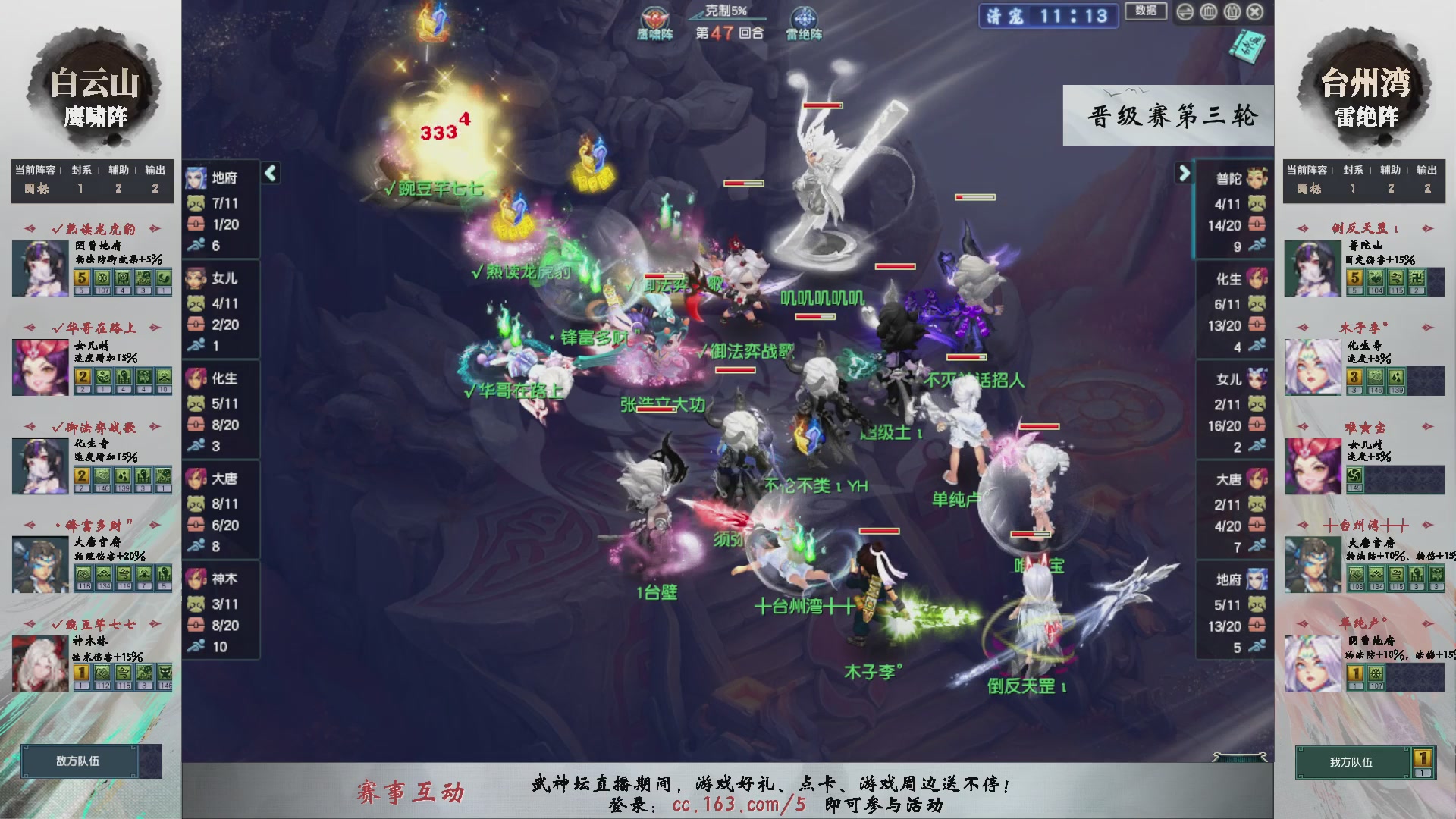
Task: Toggle the yellow 1 badge beside 我方队伍
Action: [x=1420, y=758]
